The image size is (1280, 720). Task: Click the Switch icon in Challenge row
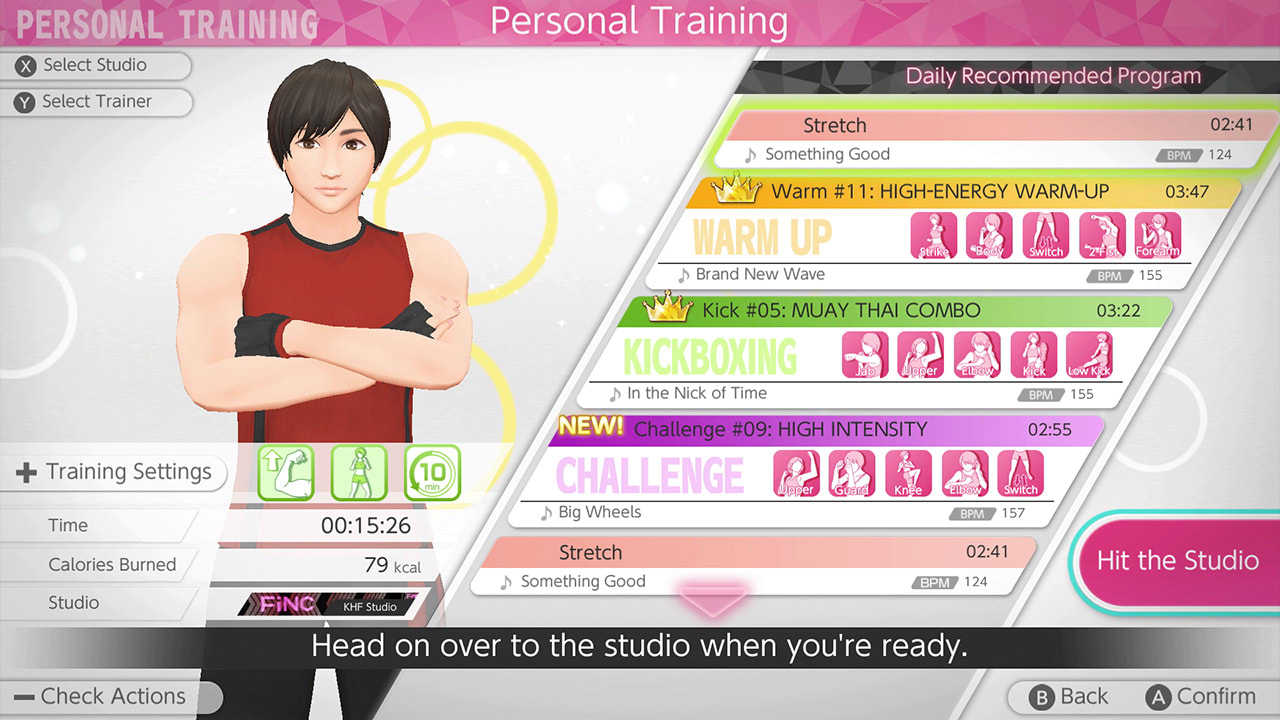(x=1021, y=472)
